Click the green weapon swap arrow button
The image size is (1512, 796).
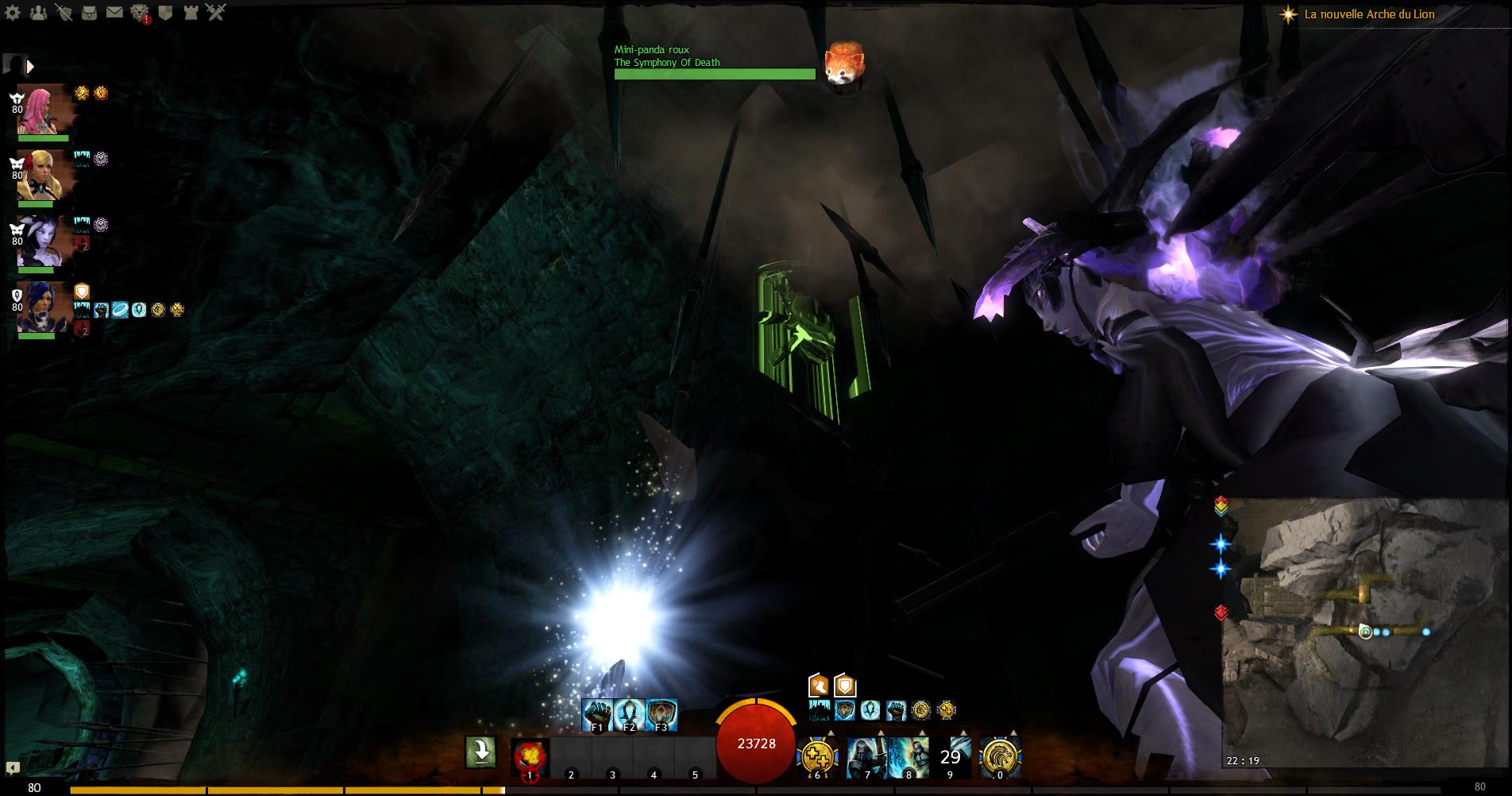[x=480, y=752]
